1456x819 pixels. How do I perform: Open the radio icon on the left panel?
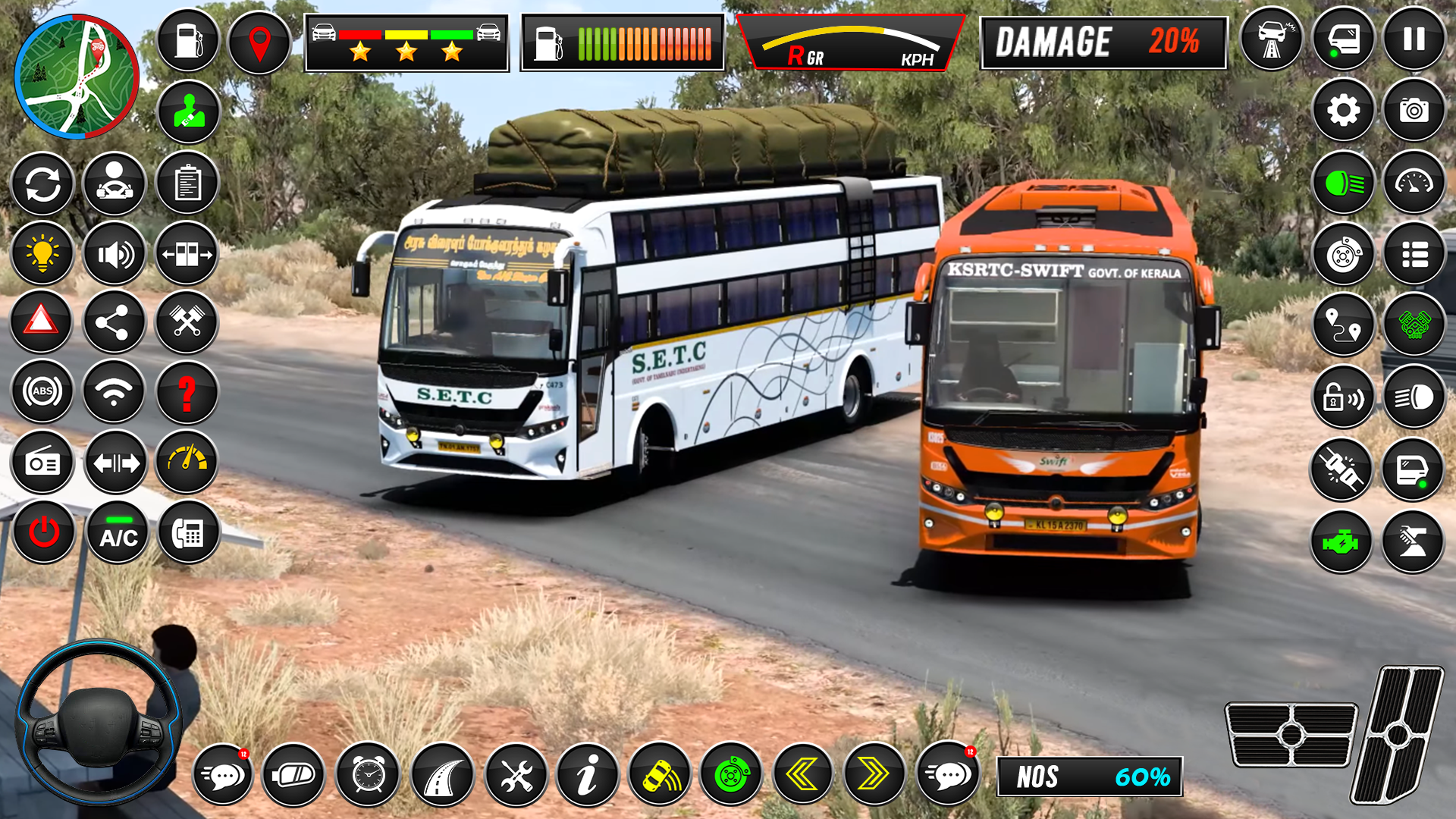pos(43,462)
